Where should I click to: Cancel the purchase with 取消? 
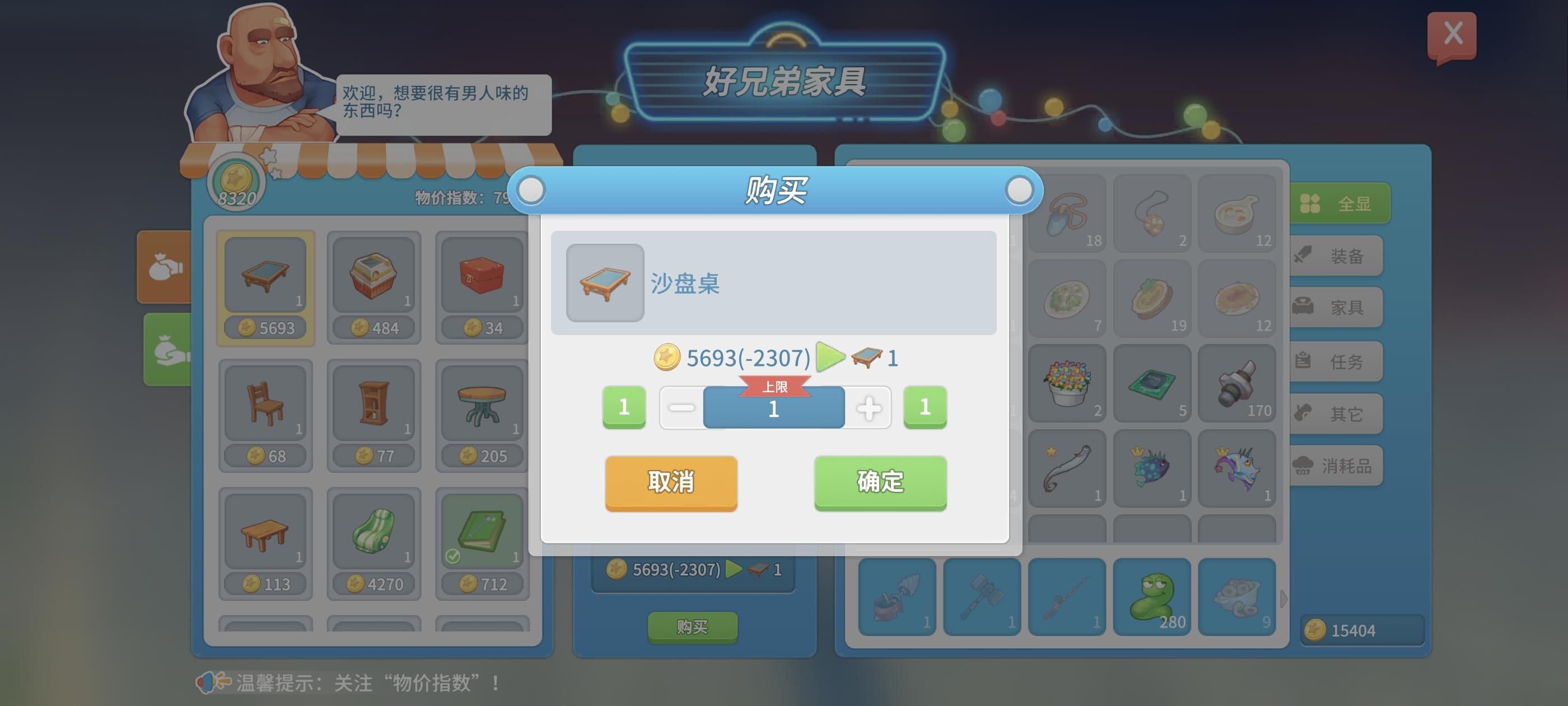click(x=671, y=482)
